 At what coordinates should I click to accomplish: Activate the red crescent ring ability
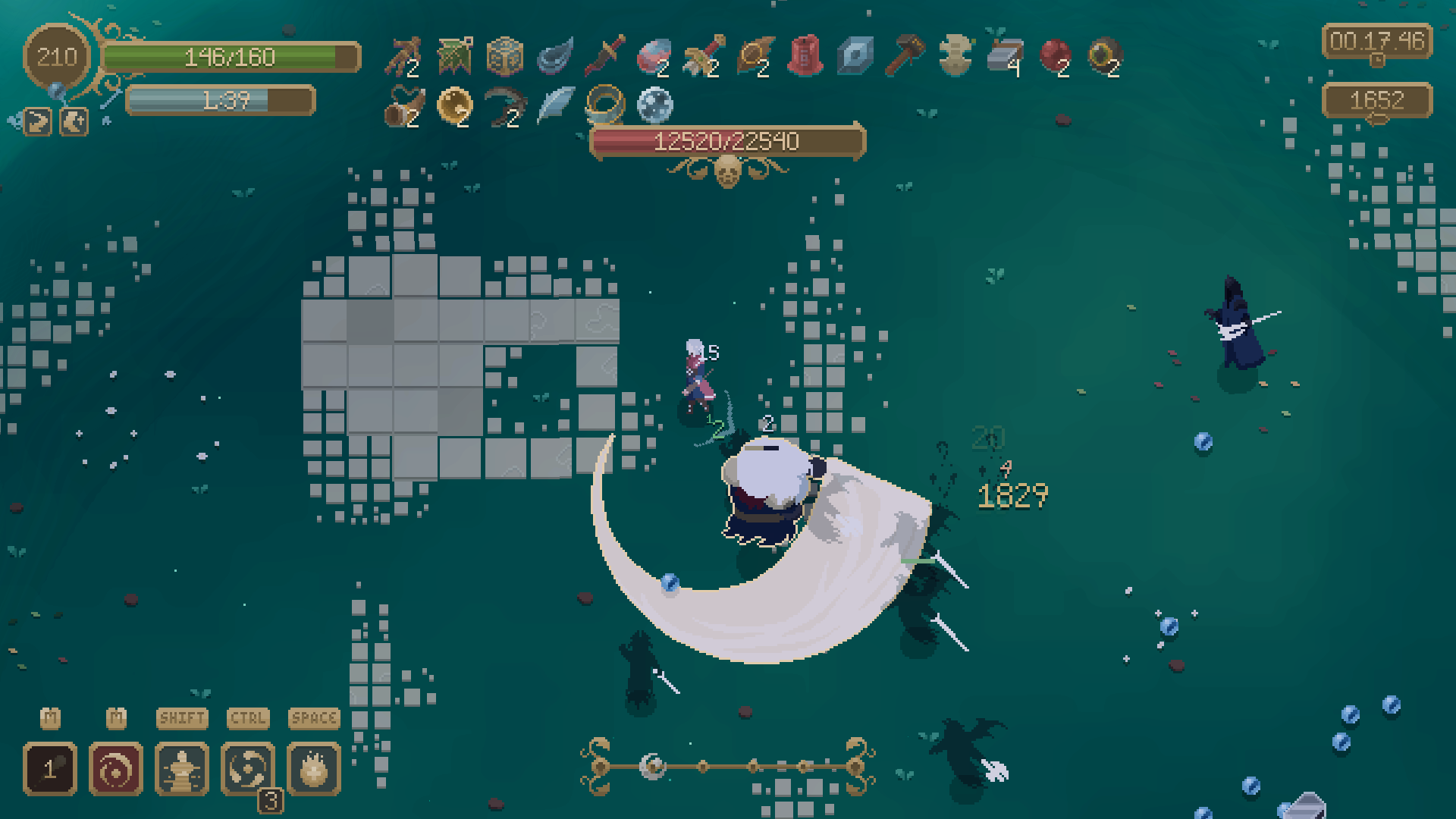(116, 769)
